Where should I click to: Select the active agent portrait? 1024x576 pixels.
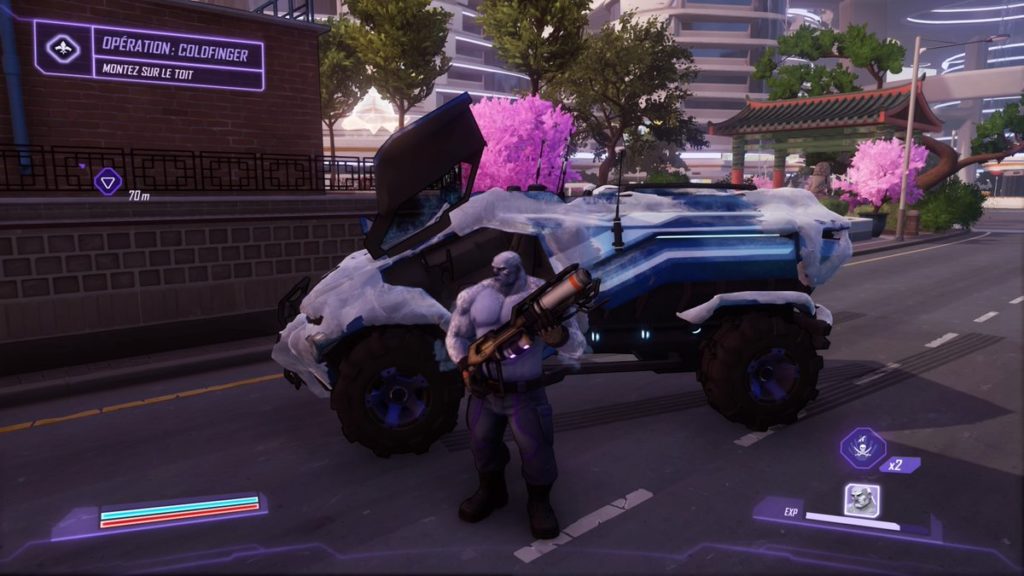click(861, 499)
